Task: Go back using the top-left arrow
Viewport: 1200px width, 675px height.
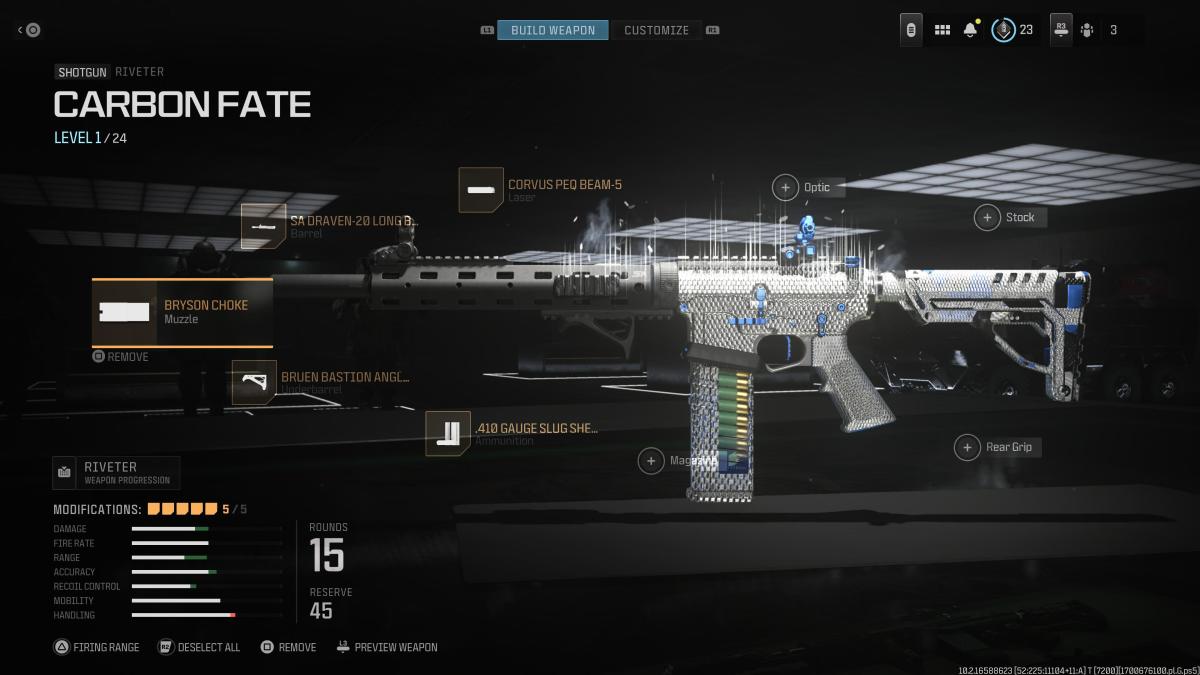Action: pos(28,30)
